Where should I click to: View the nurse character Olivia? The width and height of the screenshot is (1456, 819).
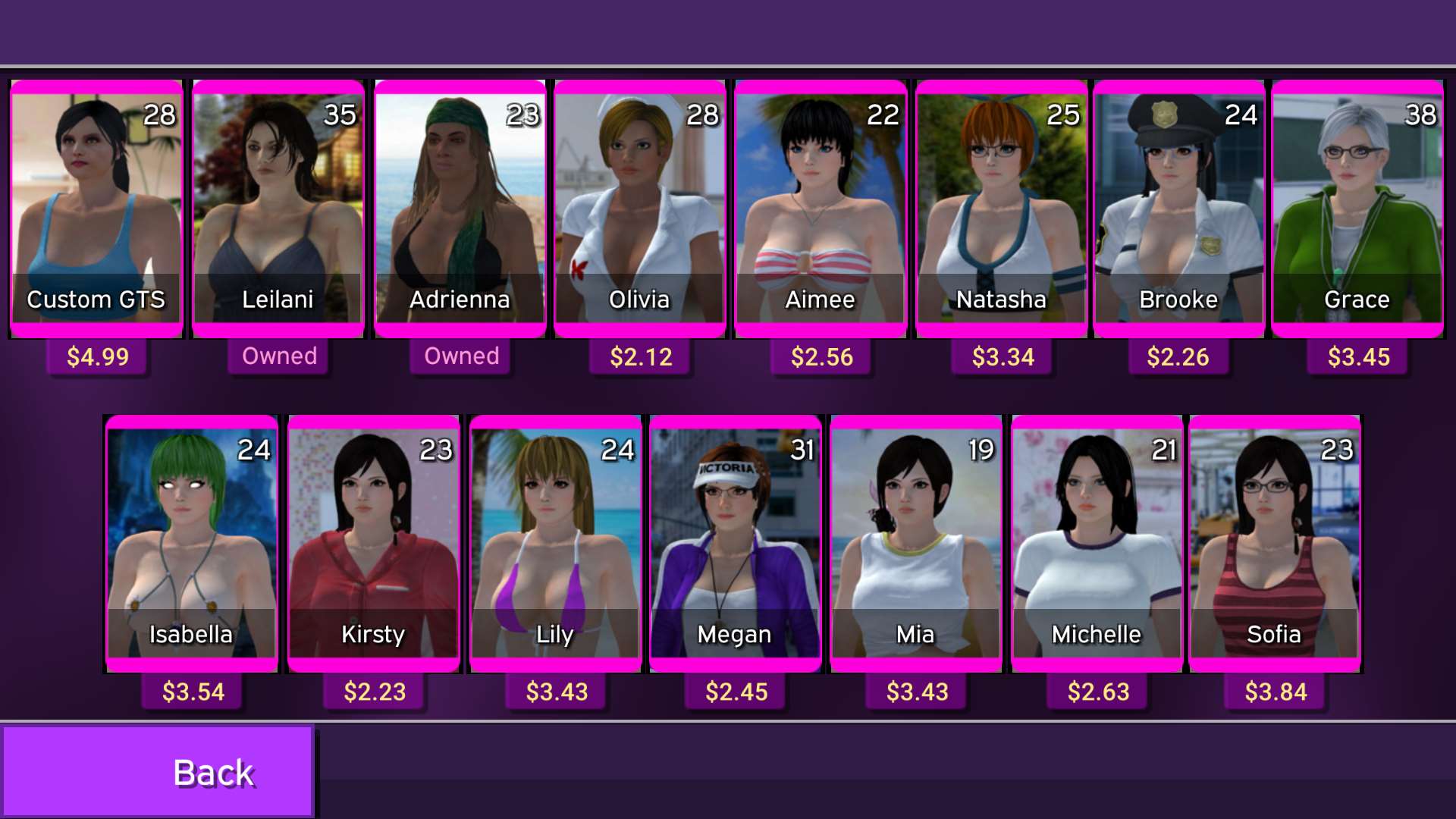pyautogui.click(x=639, y=205)
